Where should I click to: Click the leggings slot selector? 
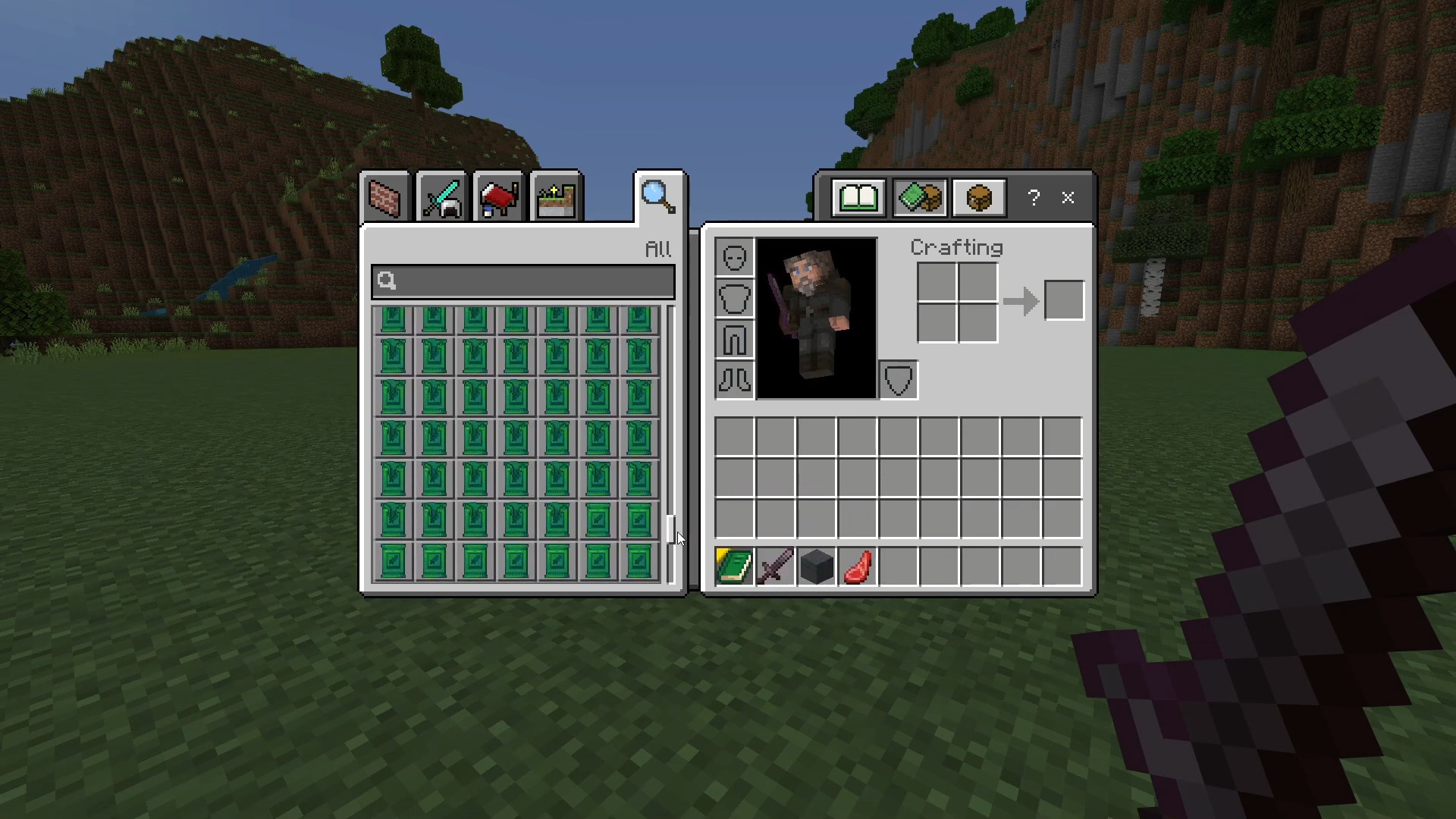733,339
